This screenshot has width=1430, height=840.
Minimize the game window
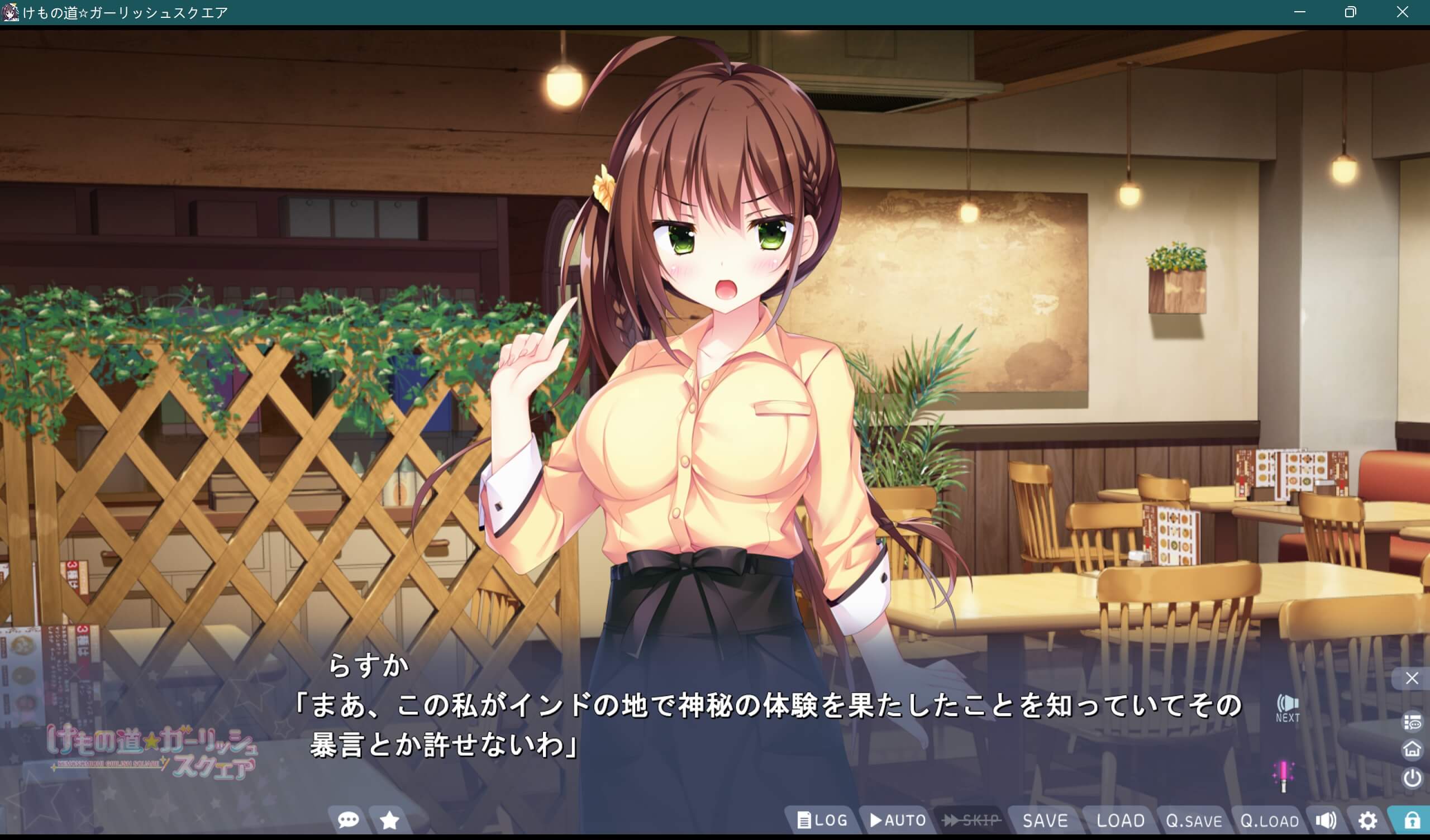coord(1300,12)
